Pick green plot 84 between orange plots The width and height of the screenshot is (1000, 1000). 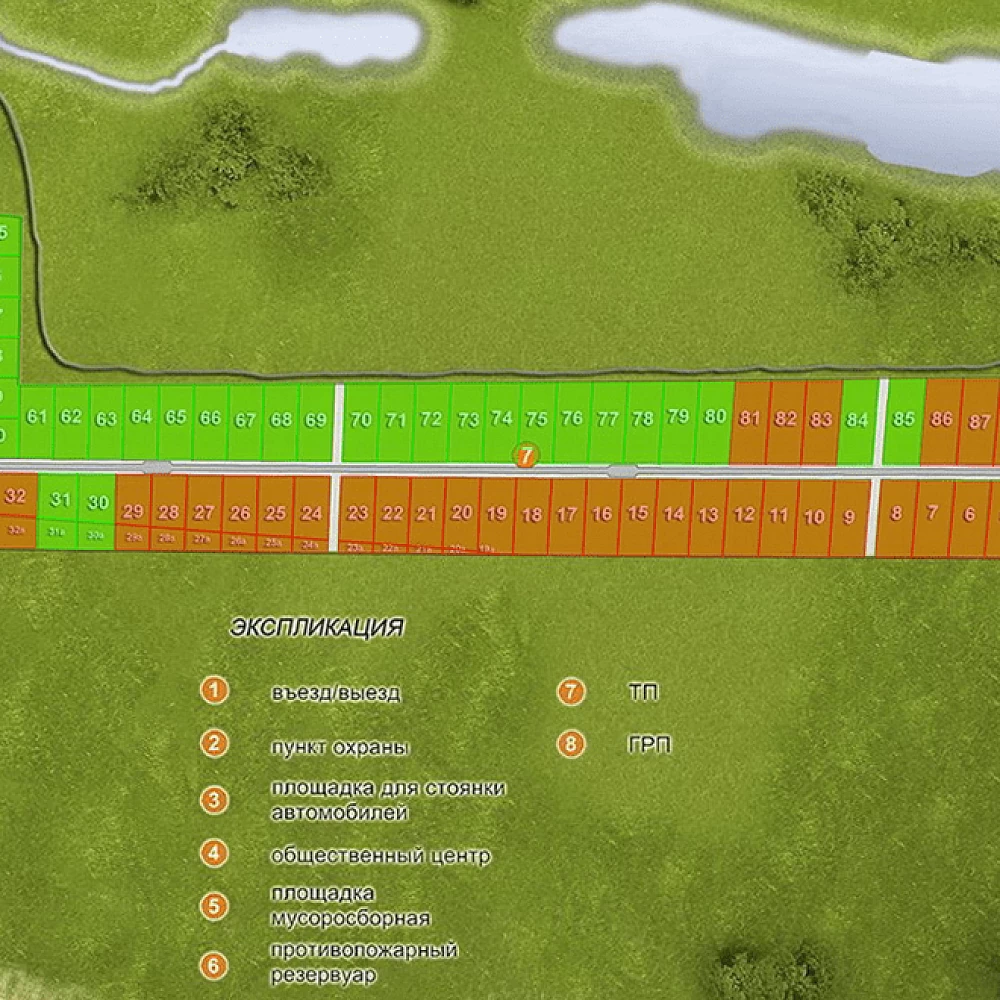856,420
